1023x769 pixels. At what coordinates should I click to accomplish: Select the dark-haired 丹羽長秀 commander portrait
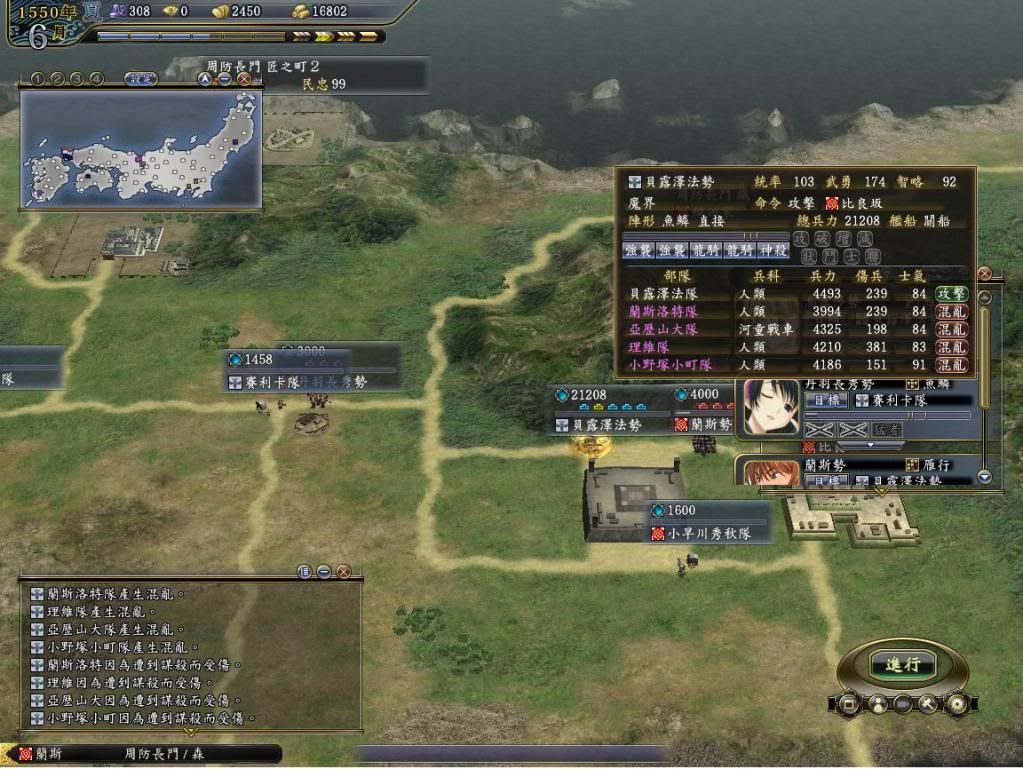(771, 407)
